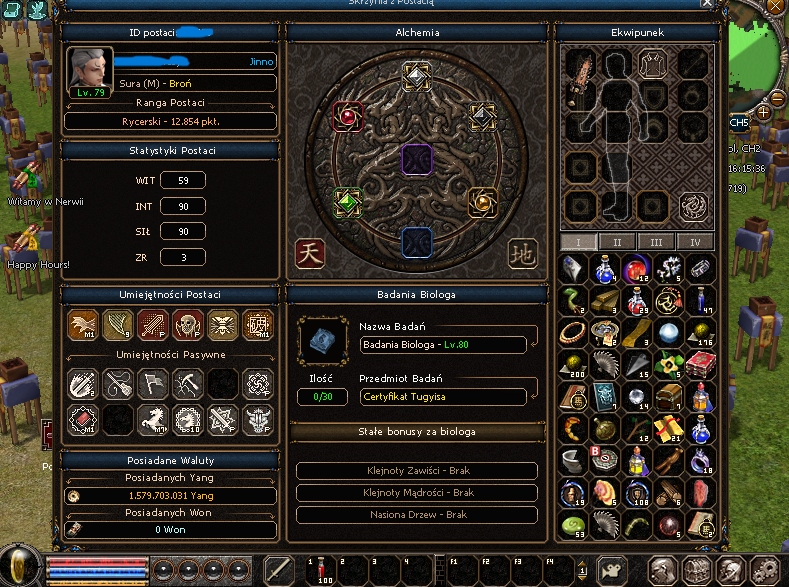Select the green snake inventory item
Screen dimensions: 789x587
(x=572, y=298)
